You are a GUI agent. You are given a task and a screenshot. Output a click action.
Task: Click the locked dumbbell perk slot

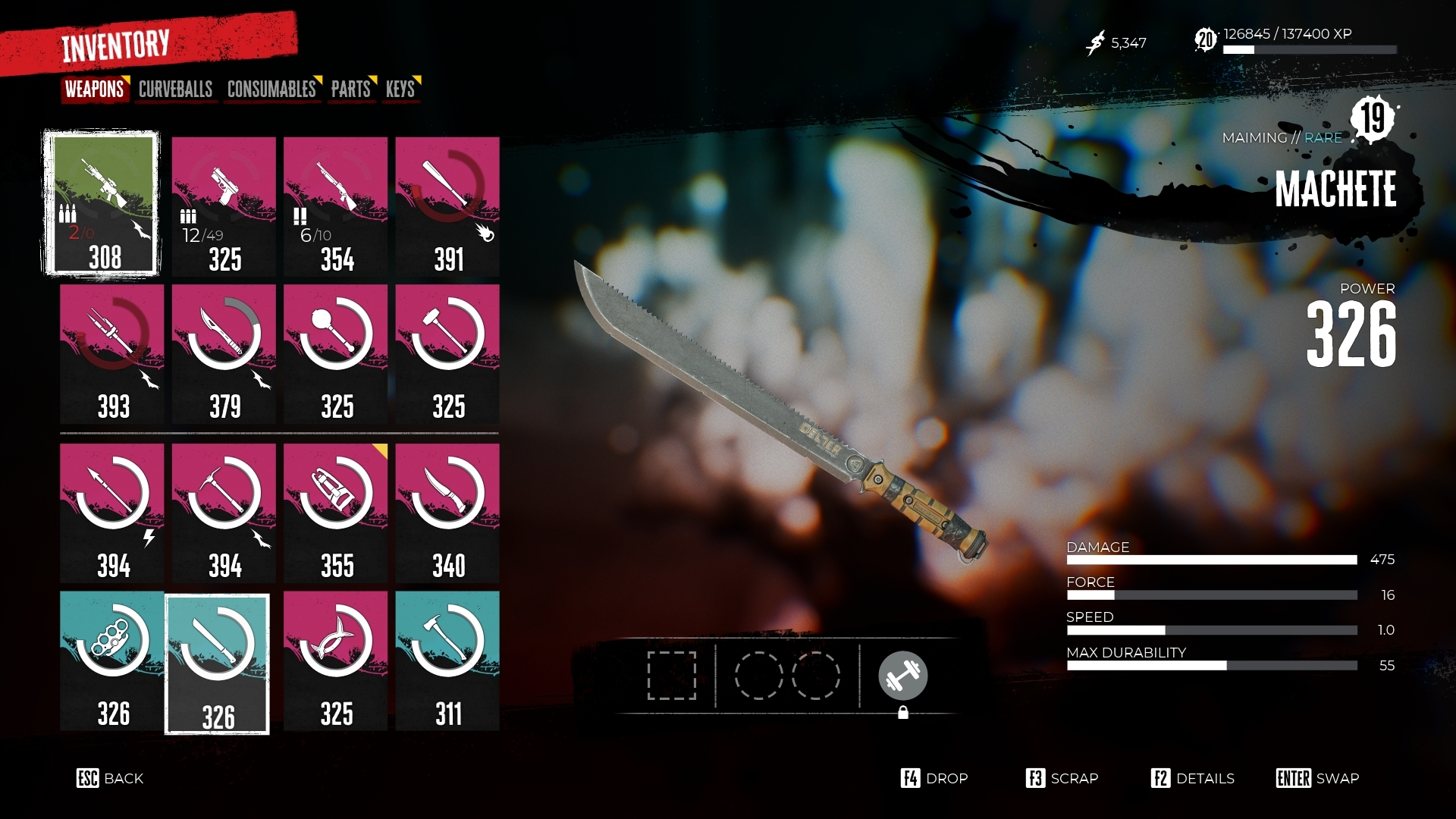click(x=902, y=676)
